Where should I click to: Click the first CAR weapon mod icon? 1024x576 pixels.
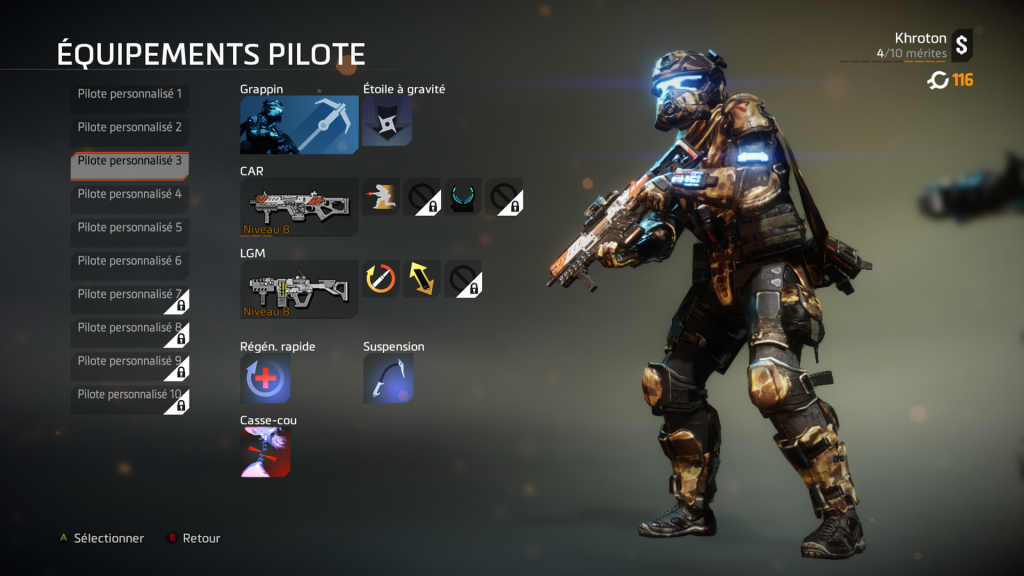pyautogui.click(x=380, y=197)
